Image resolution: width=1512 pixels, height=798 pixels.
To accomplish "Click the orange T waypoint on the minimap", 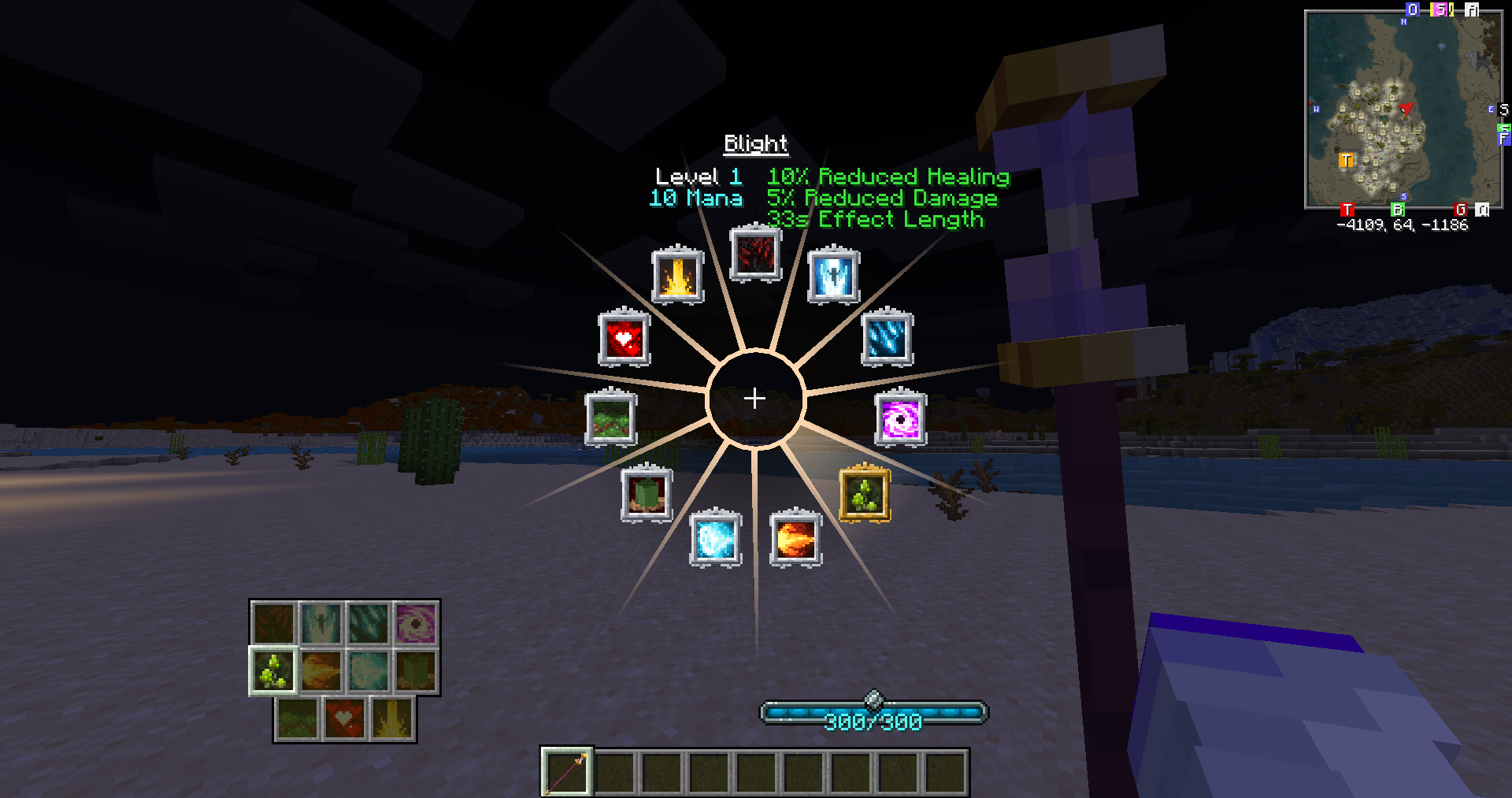I will point(1344,161).
